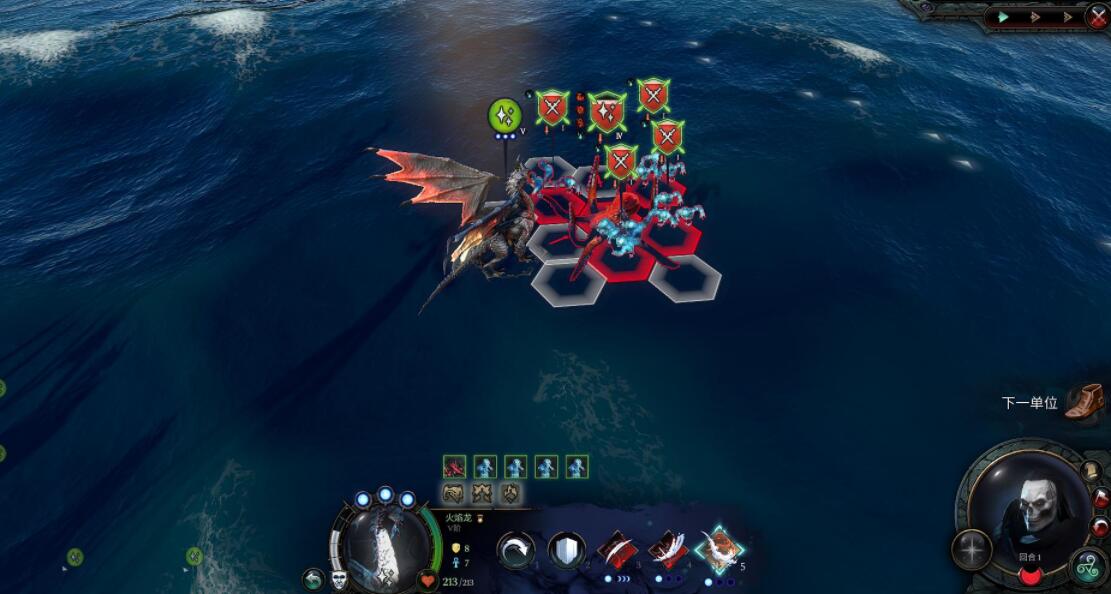Click the green sparkle unit marker
The height and width of the screenshot is (594, 1111).
tap(505, 115)
